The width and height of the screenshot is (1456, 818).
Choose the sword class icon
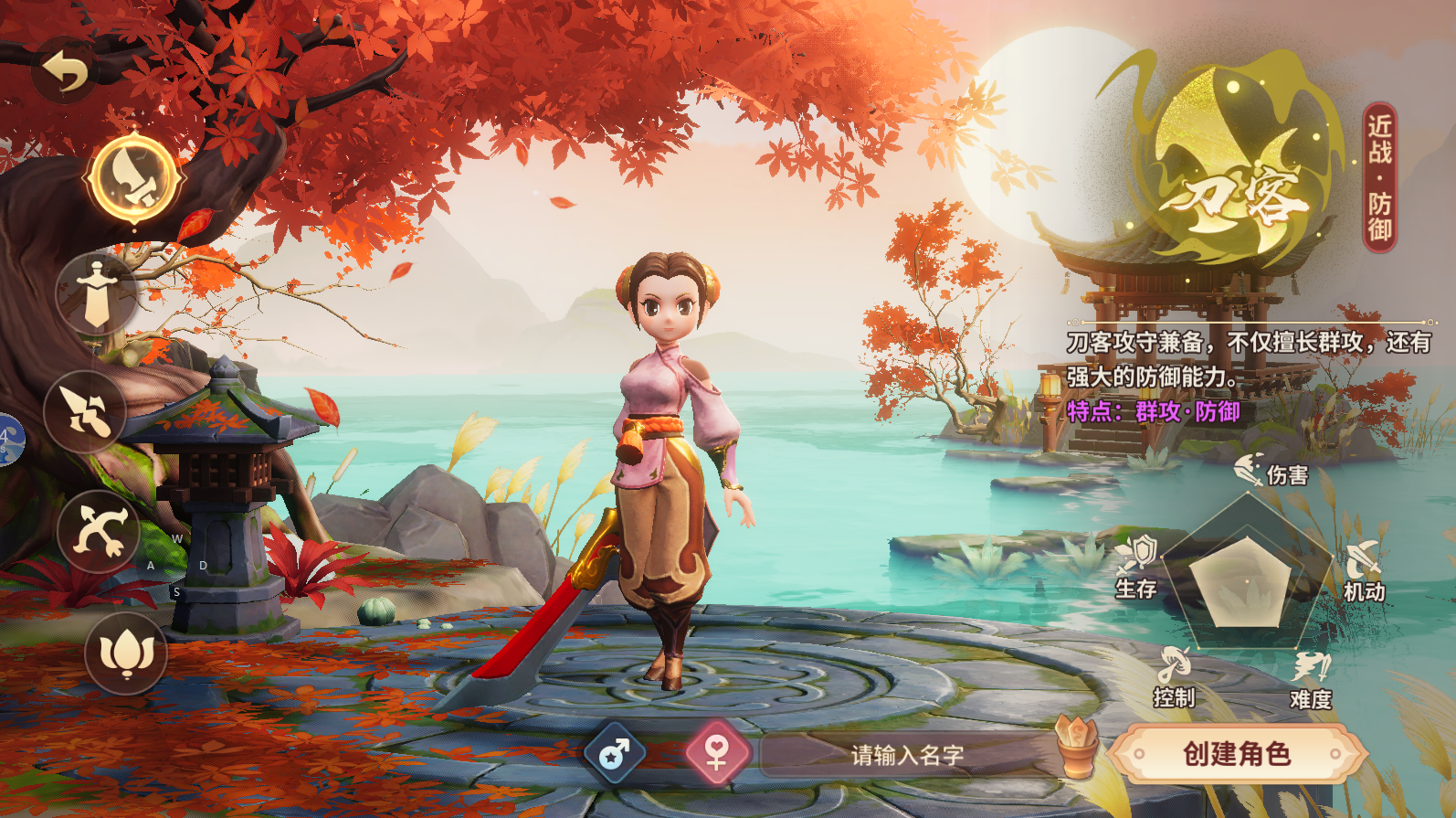pyautogui.click(x=97, y=294)
